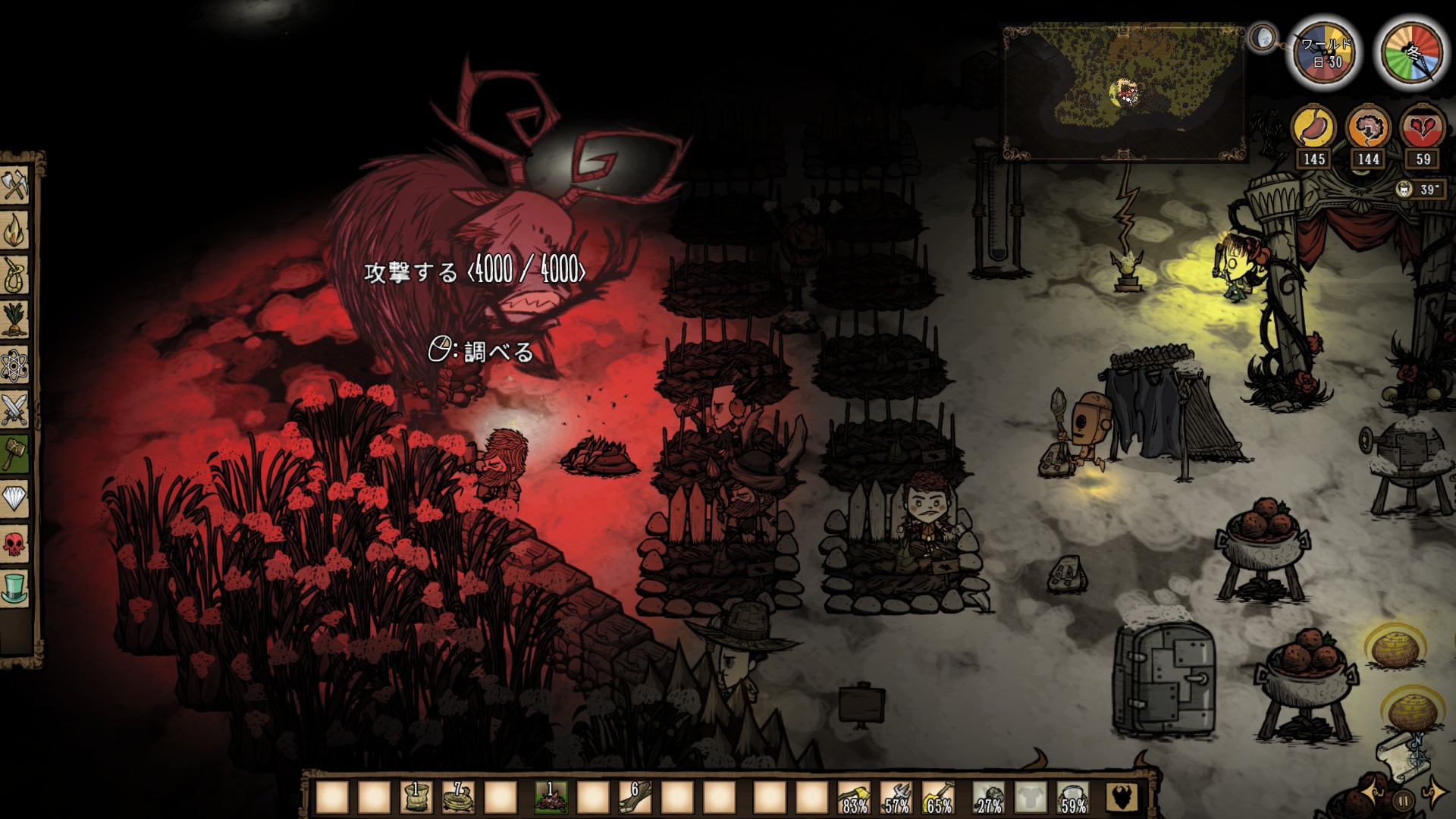Select the Survival tab with rope loop icon
1456x819 pixels.
tap(15, 275)
